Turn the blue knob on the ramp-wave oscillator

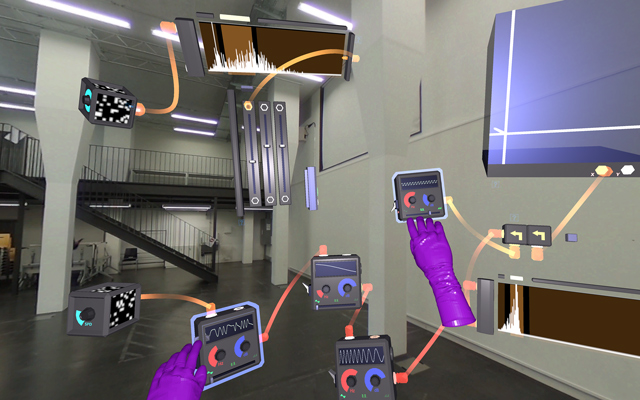346,289
